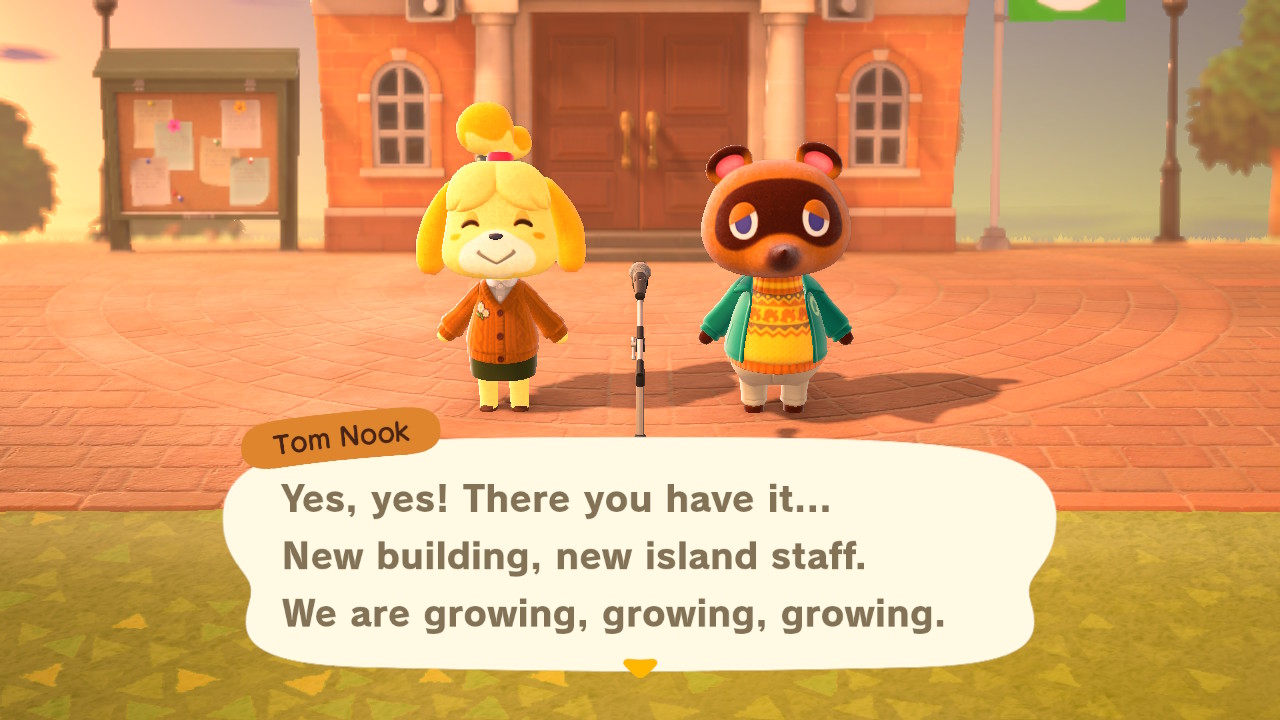Click the pink pin on the notice board
The width and height of the screenshot is (1280, 720).
tap(175, 126)
